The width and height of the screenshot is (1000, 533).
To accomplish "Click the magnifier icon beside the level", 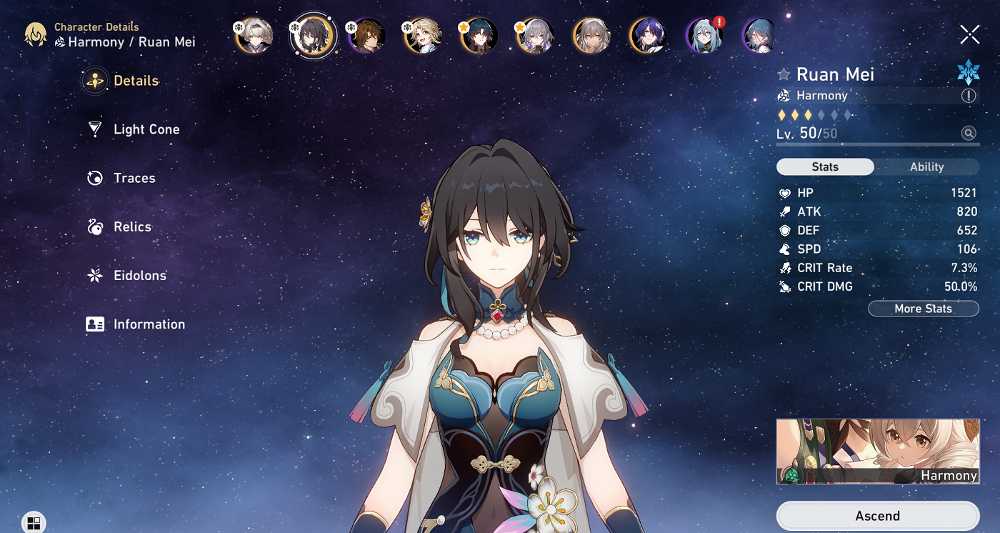I will (968, 133).
